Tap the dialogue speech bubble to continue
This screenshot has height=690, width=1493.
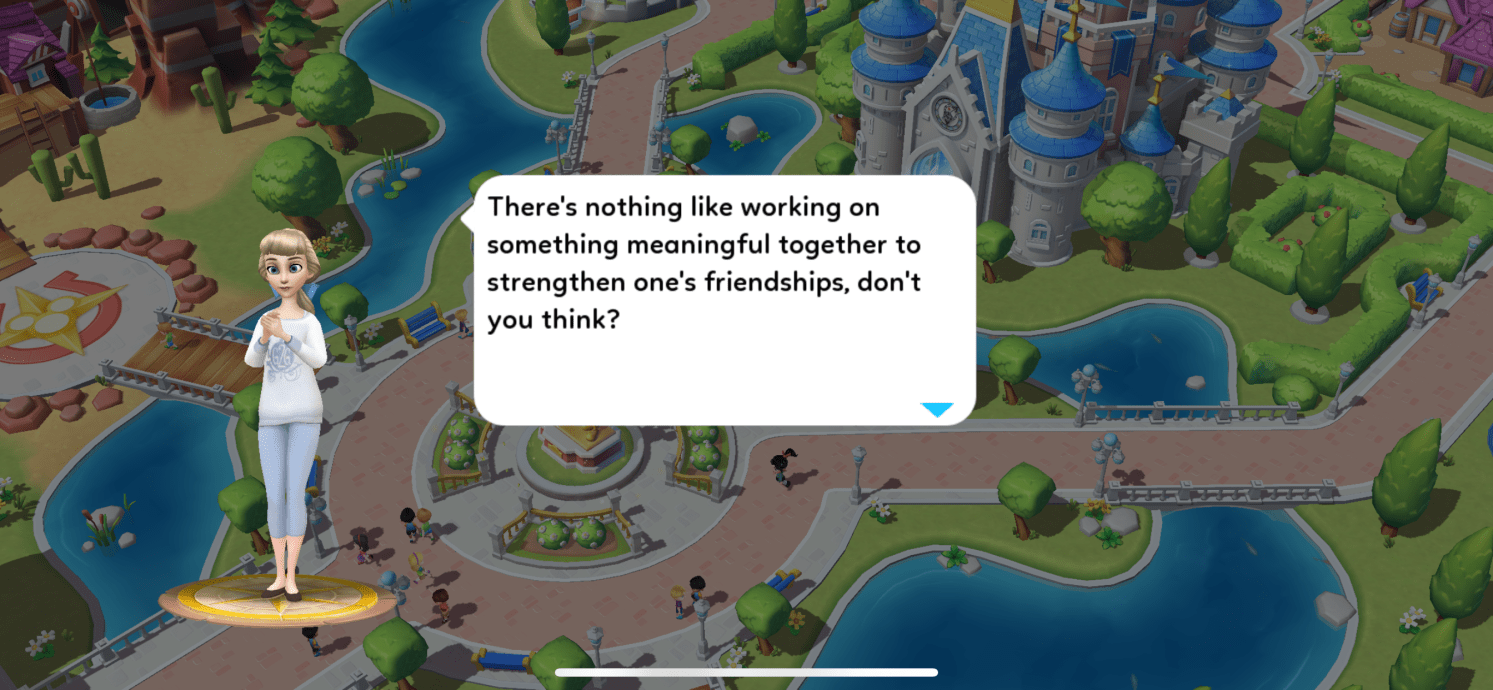coord(724,300)
